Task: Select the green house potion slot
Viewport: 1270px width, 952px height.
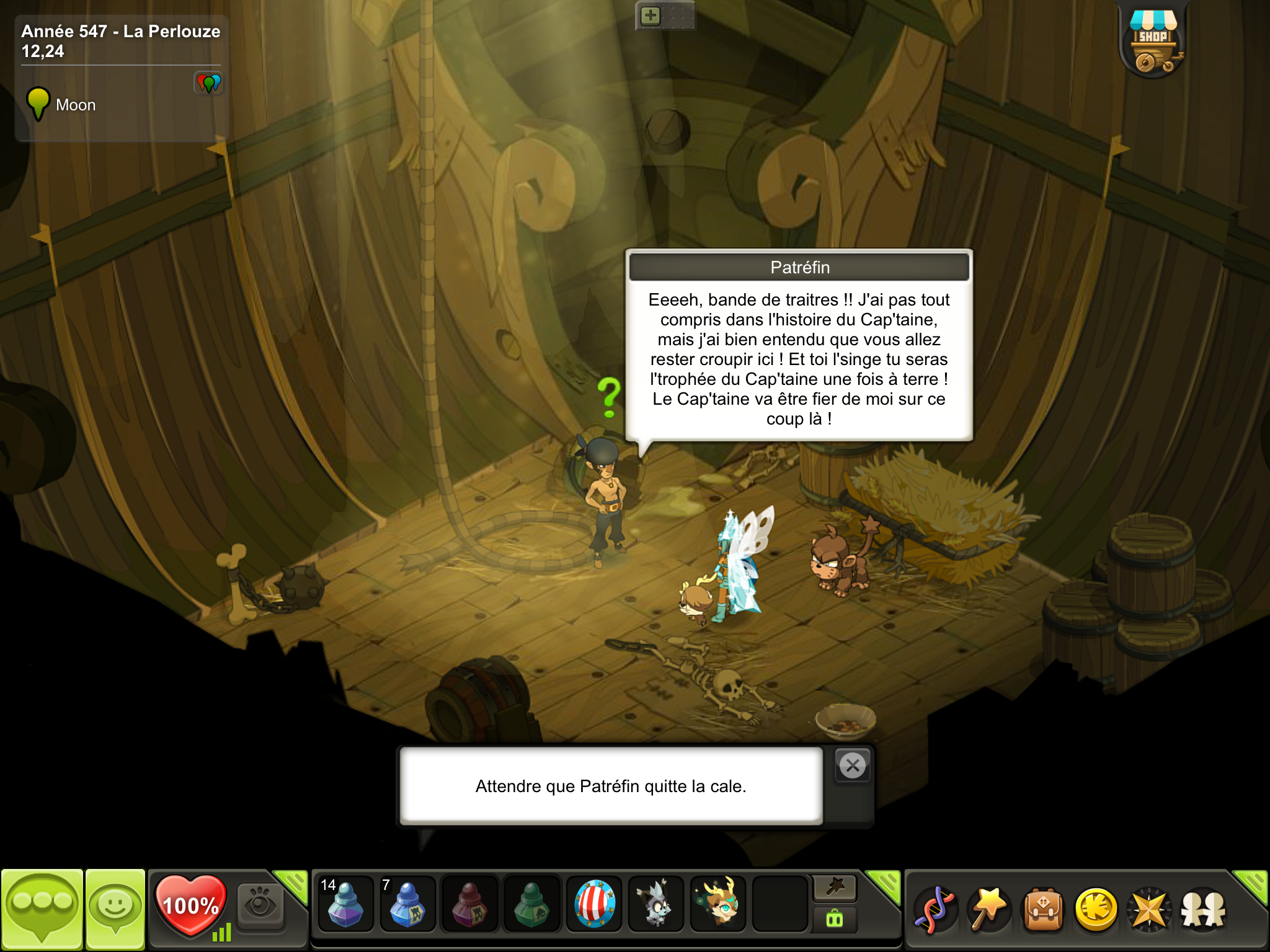Action: (x=531, y=904)
